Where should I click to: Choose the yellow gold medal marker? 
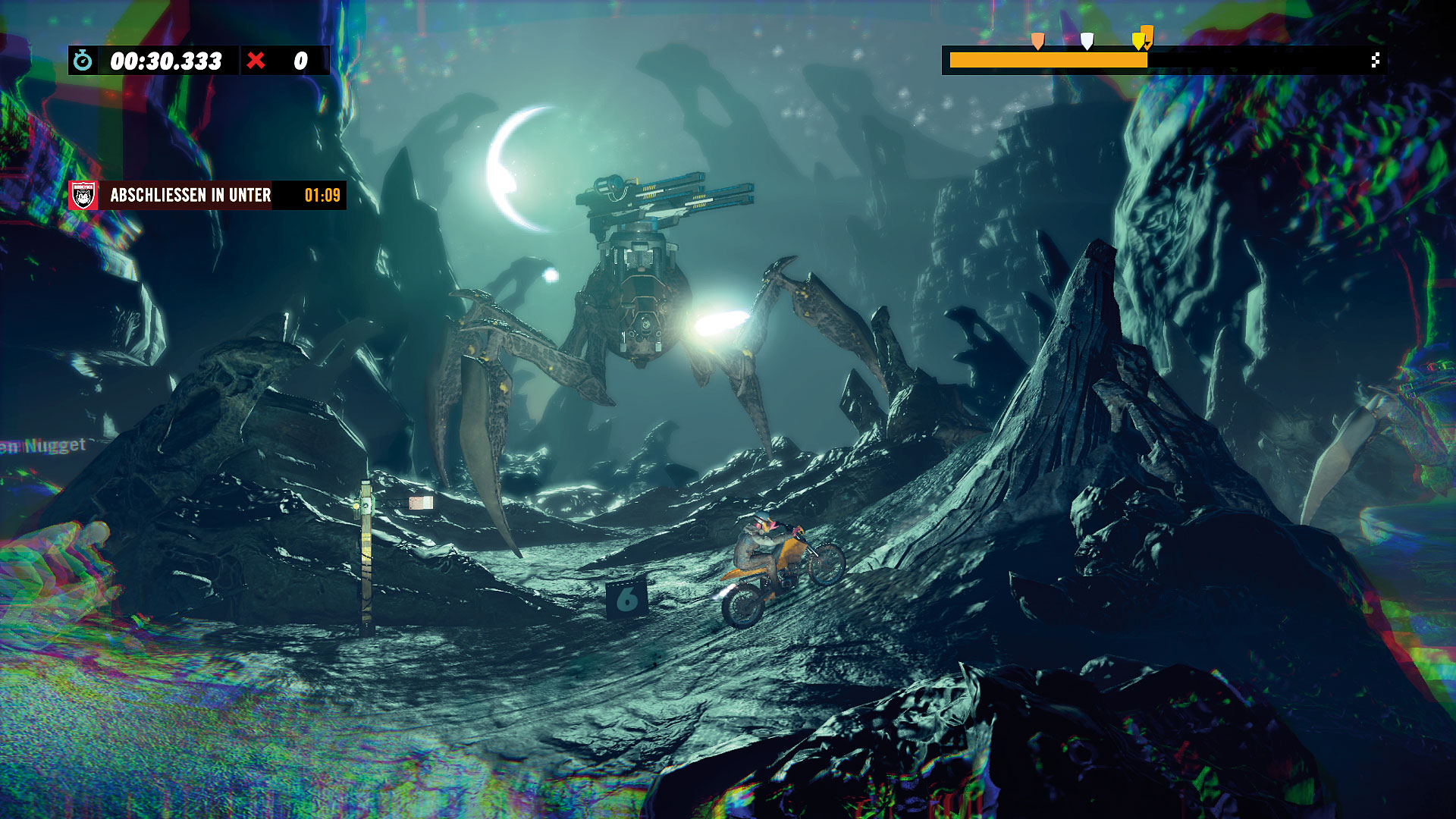click(1137, 41)
